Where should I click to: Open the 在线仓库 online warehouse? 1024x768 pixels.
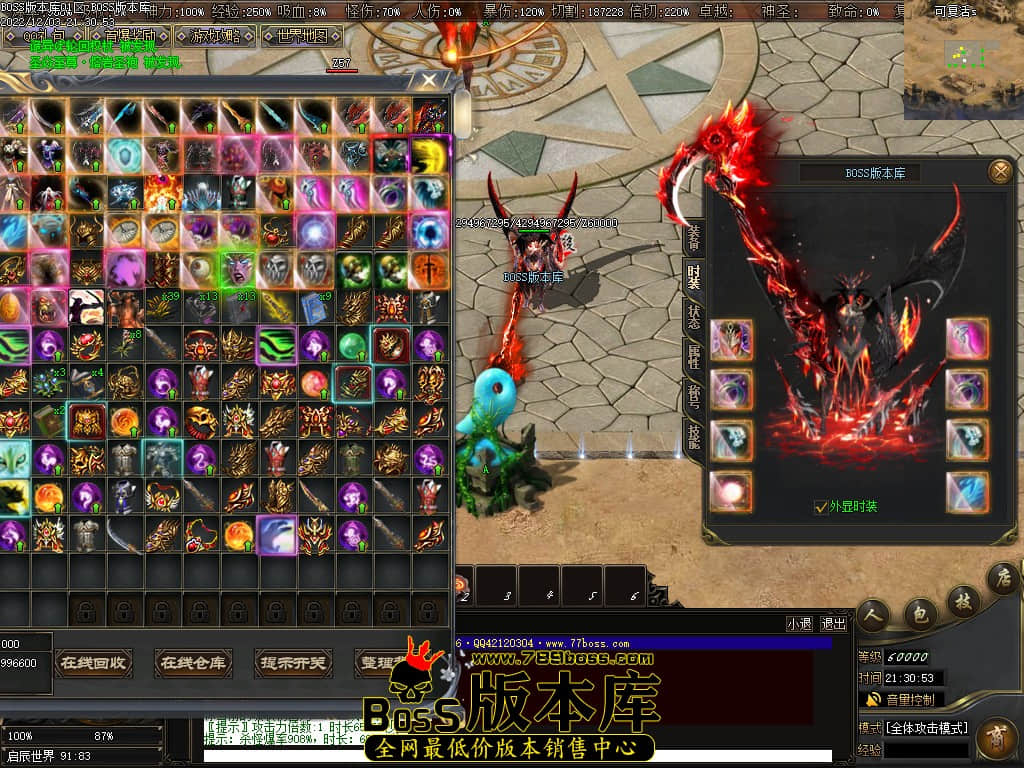pos(193,662)
